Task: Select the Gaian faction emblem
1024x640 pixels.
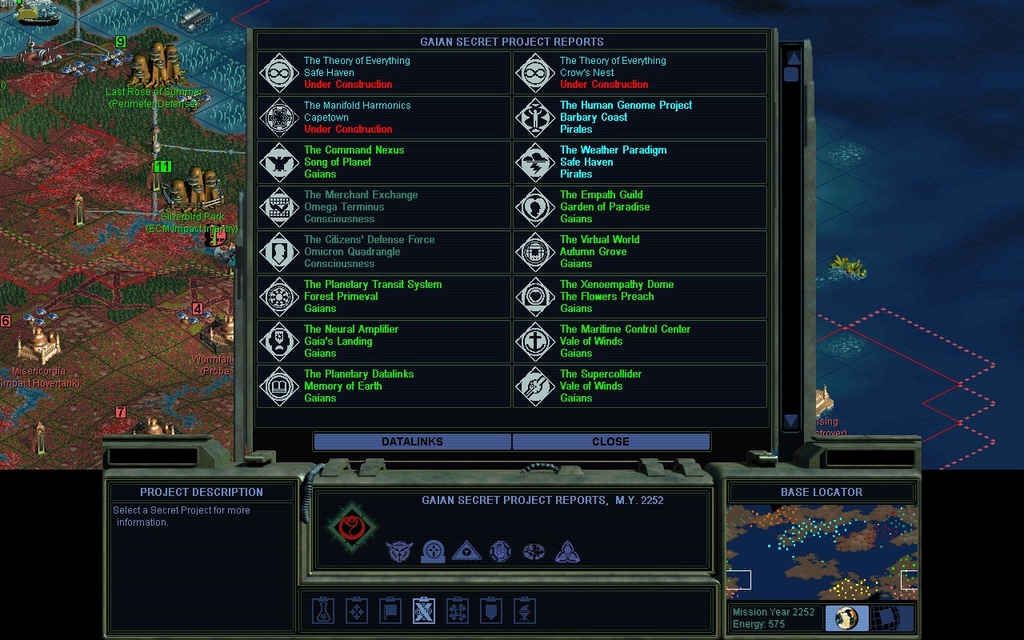Action: pyautogui.click(x=350, y=526)
